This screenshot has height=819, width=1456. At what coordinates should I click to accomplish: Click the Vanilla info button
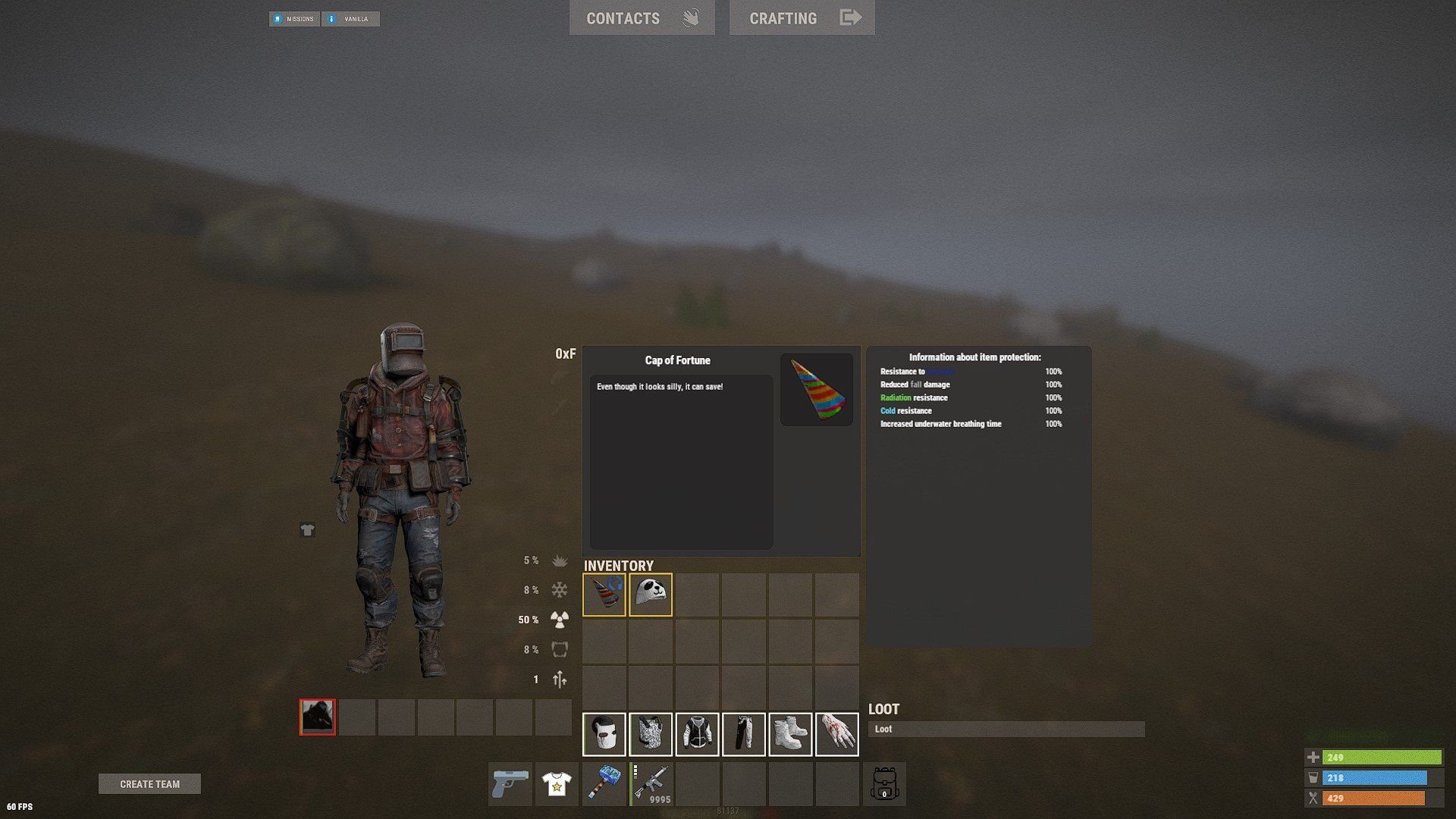tap(350, 19)
